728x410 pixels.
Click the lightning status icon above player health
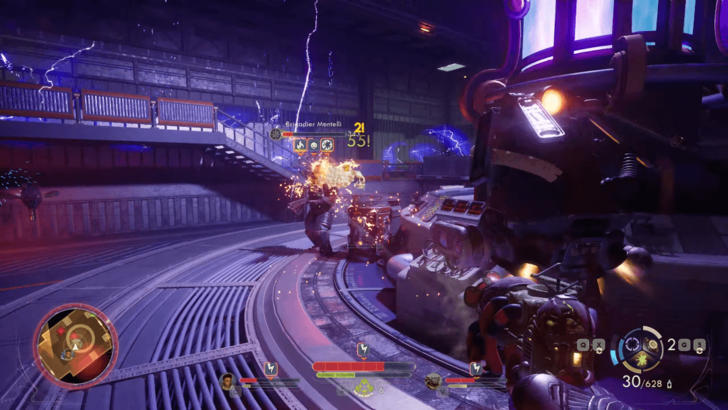coord(362,350)
